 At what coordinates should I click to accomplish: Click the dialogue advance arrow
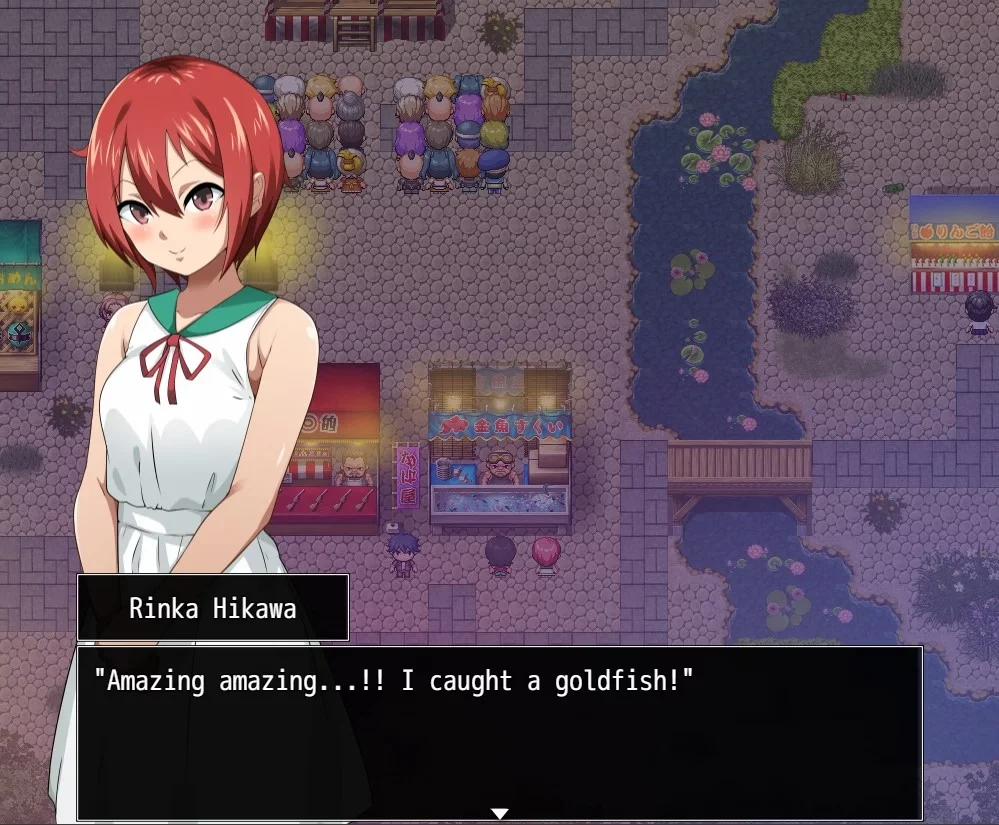500,813
